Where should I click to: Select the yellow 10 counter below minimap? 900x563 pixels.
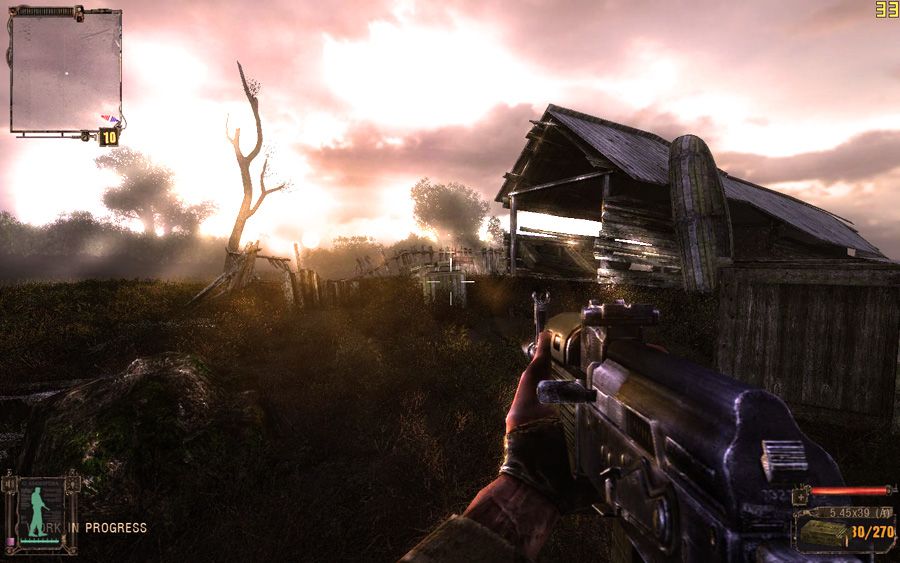click(x=108, y=138)
